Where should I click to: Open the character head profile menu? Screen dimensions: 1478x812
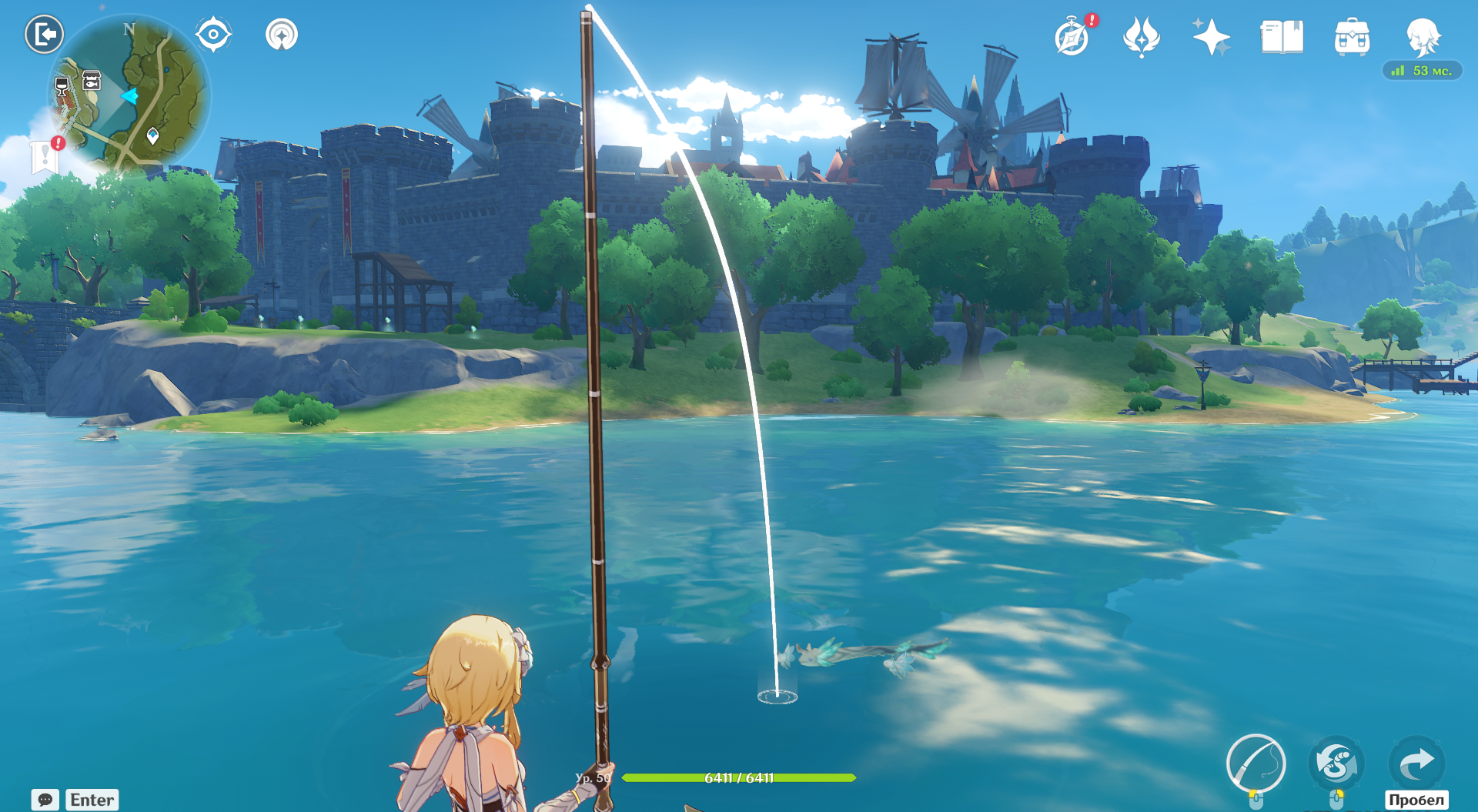click(1423, 37)
